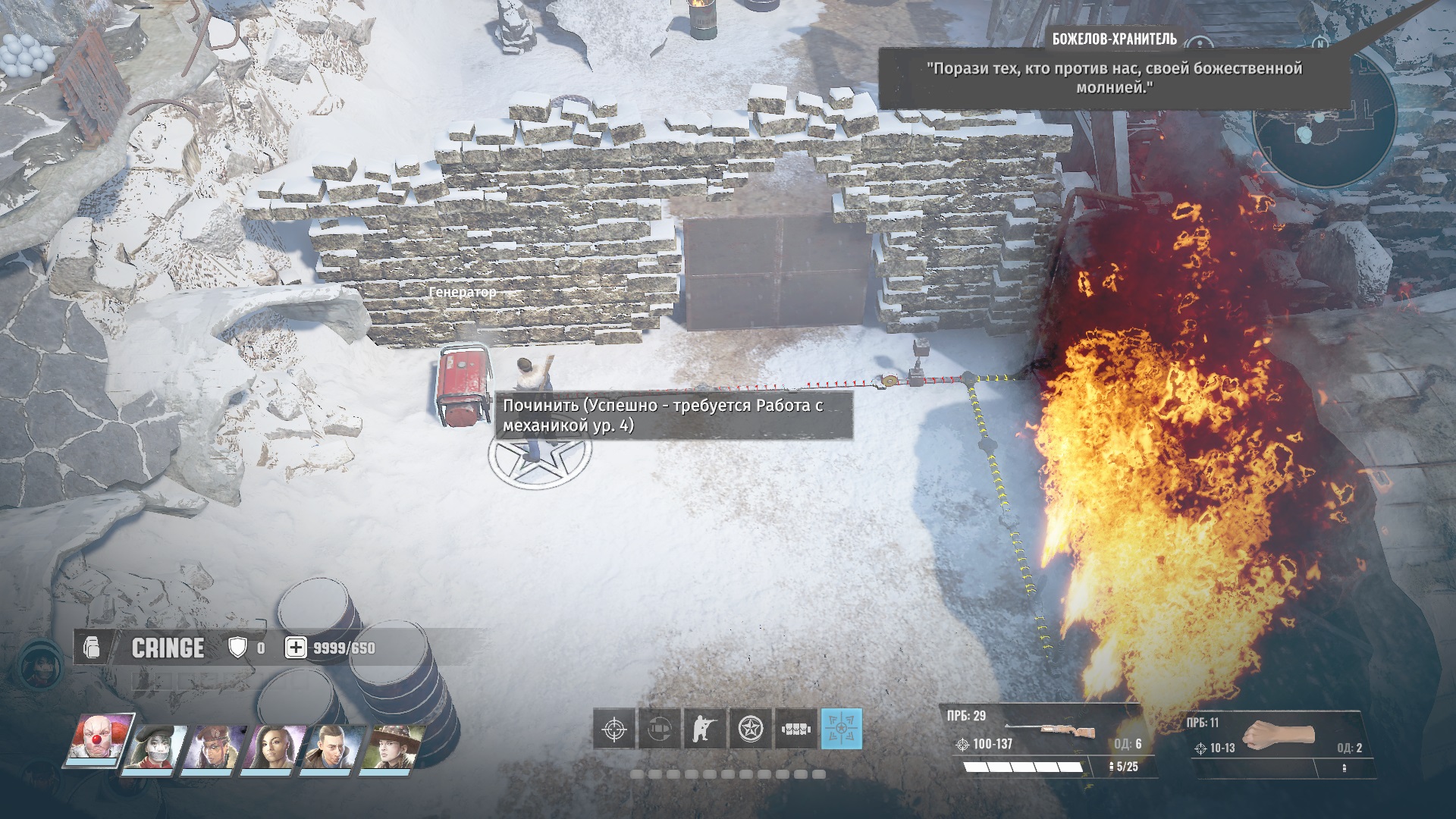Activate the crouching rifleman action
The height and width of the screenshot is (819, 1456).
click(704, 730)
